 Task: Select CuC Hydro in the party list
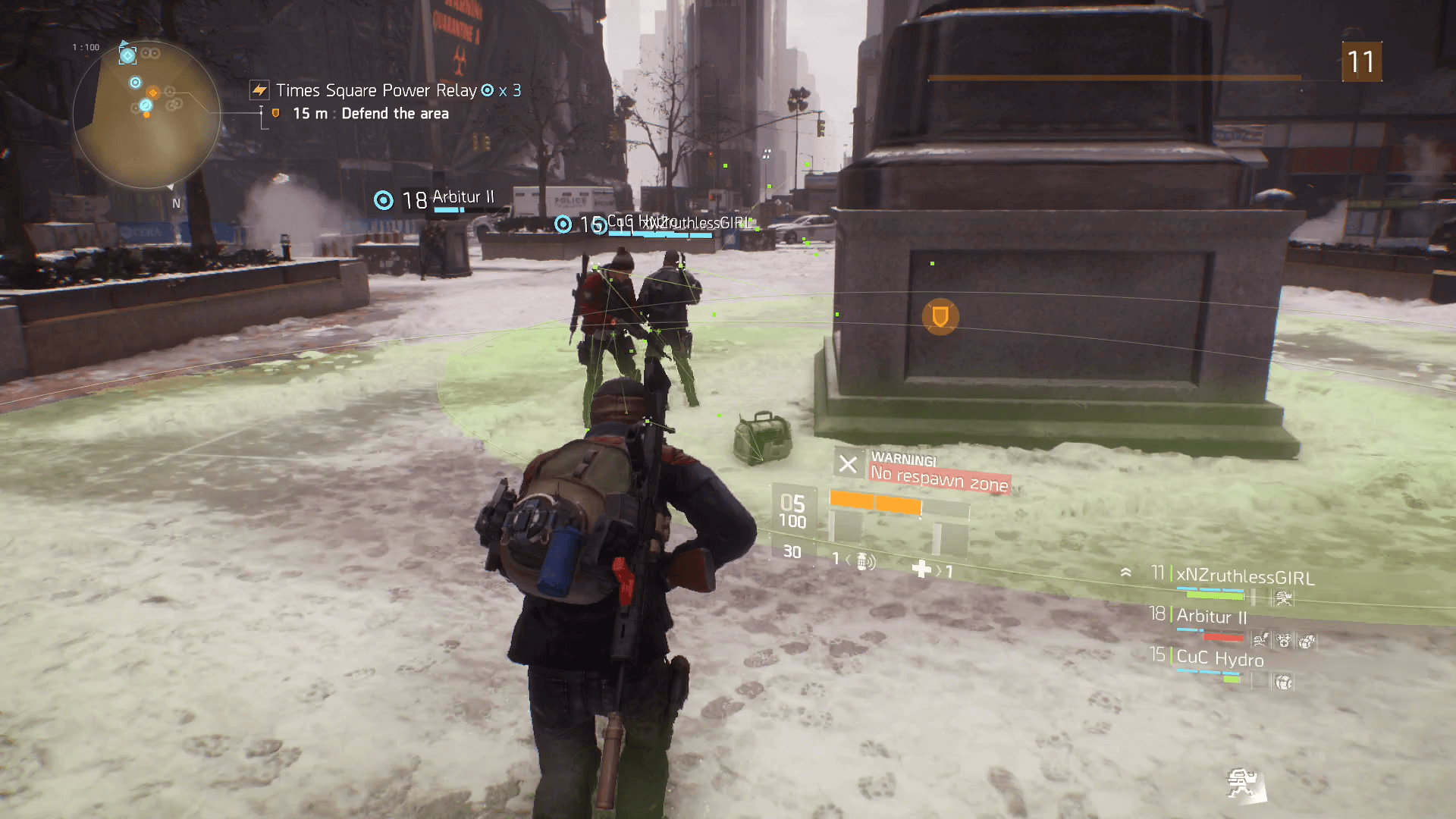(1219, 657)
